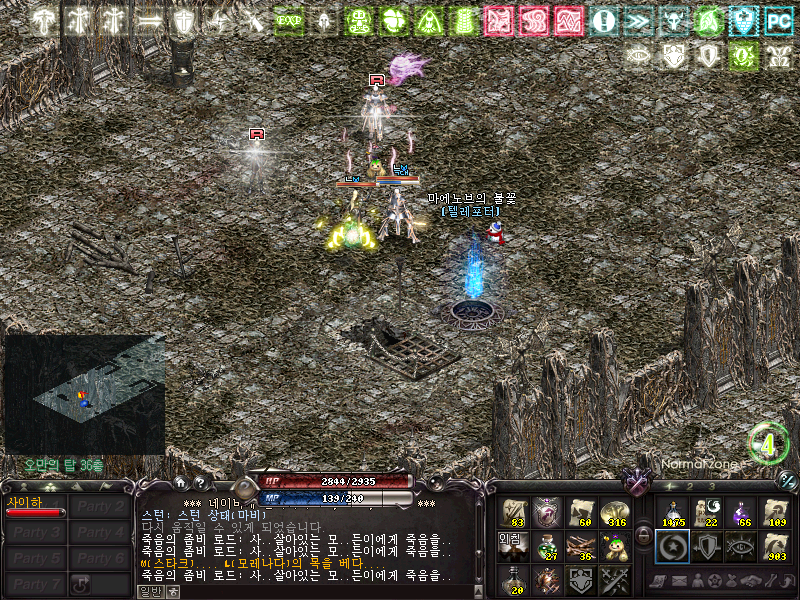Select the gold coin item showing 316
This screenshot has width=800, height=600.
coord(614,512)
